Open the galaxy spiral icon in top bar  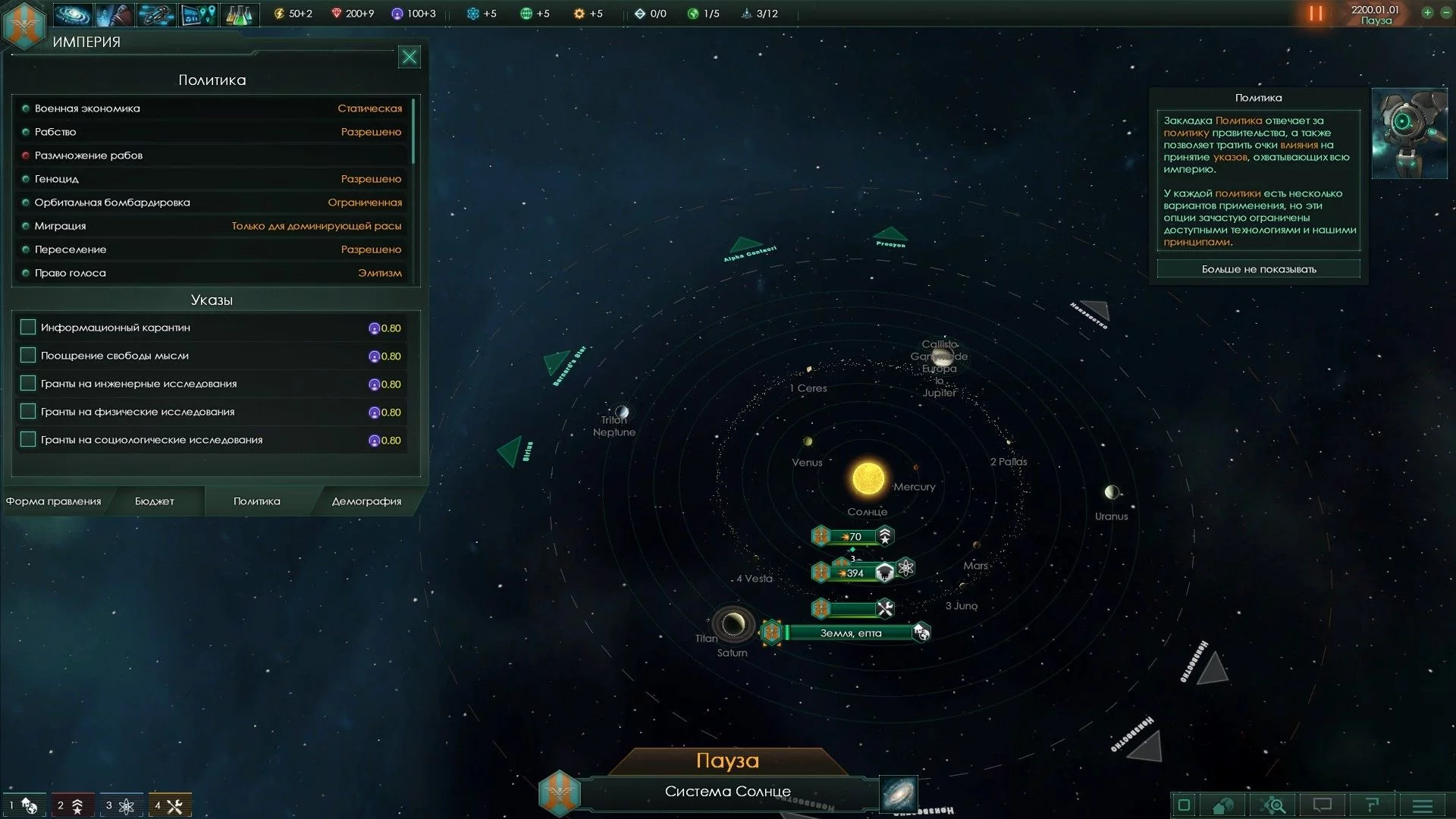click(x=73, y=14)
